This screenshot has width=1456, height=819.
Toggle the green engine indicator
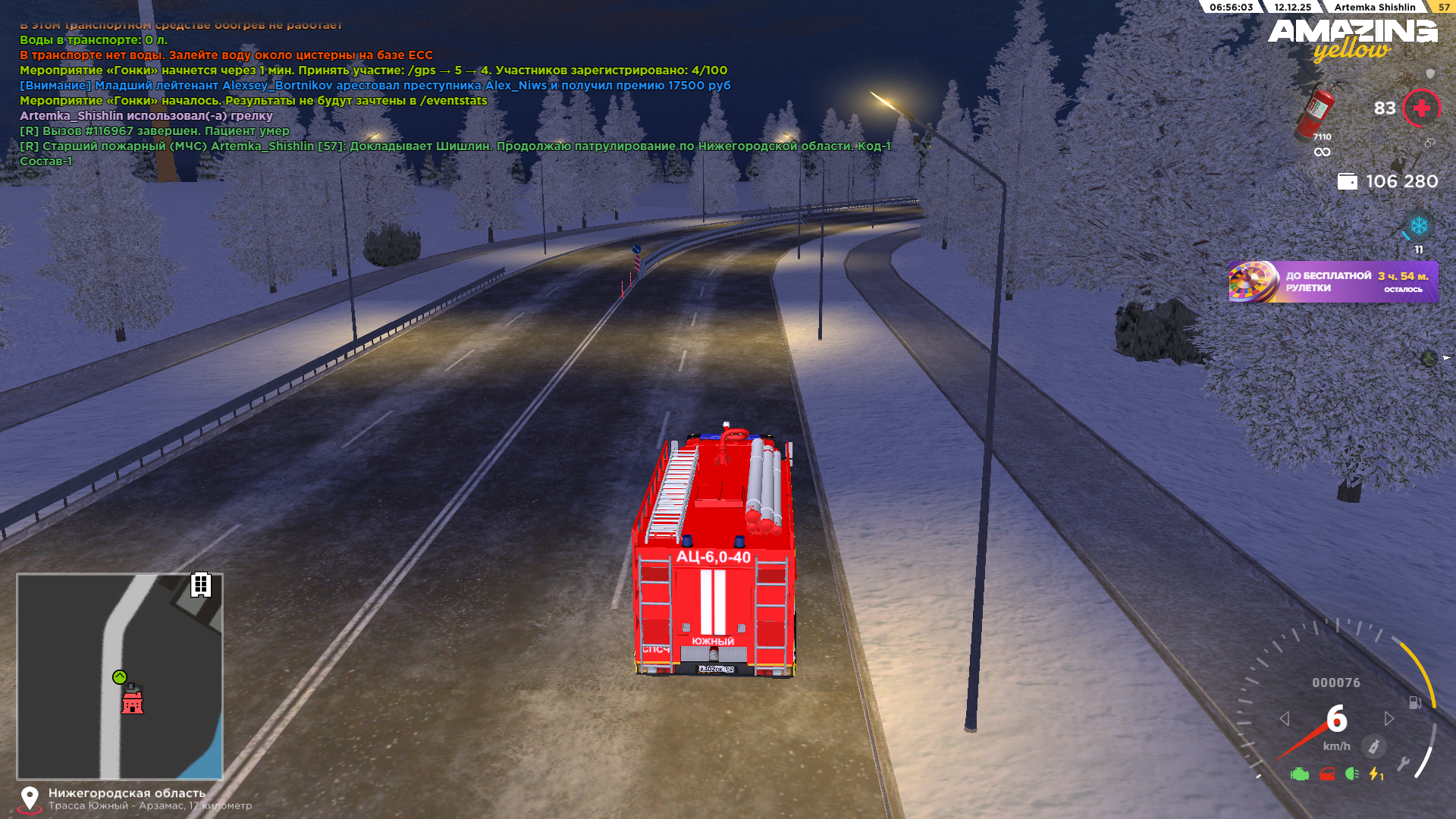pyautogui.click(x=1299, y=774)
